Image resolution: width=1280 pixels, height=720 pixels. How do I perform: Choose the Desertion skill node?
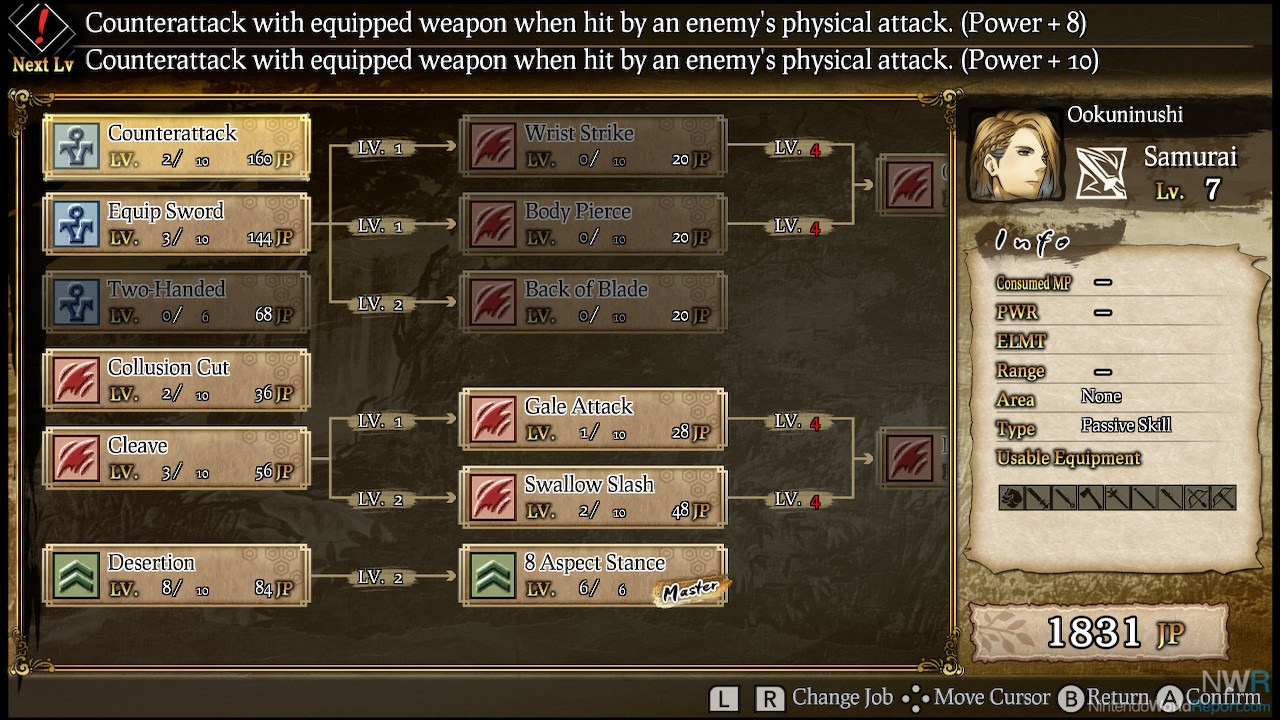(177, 575)
